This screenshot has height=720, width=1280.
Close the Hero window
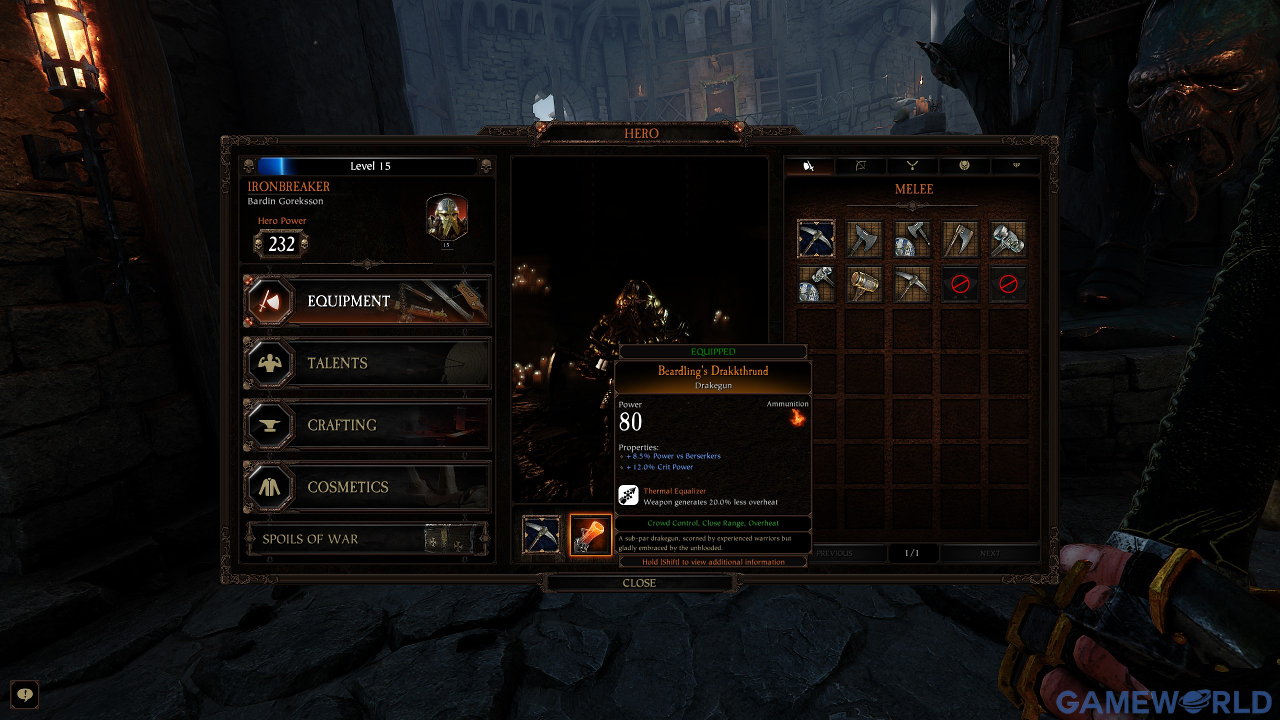(x=639, y=583)
